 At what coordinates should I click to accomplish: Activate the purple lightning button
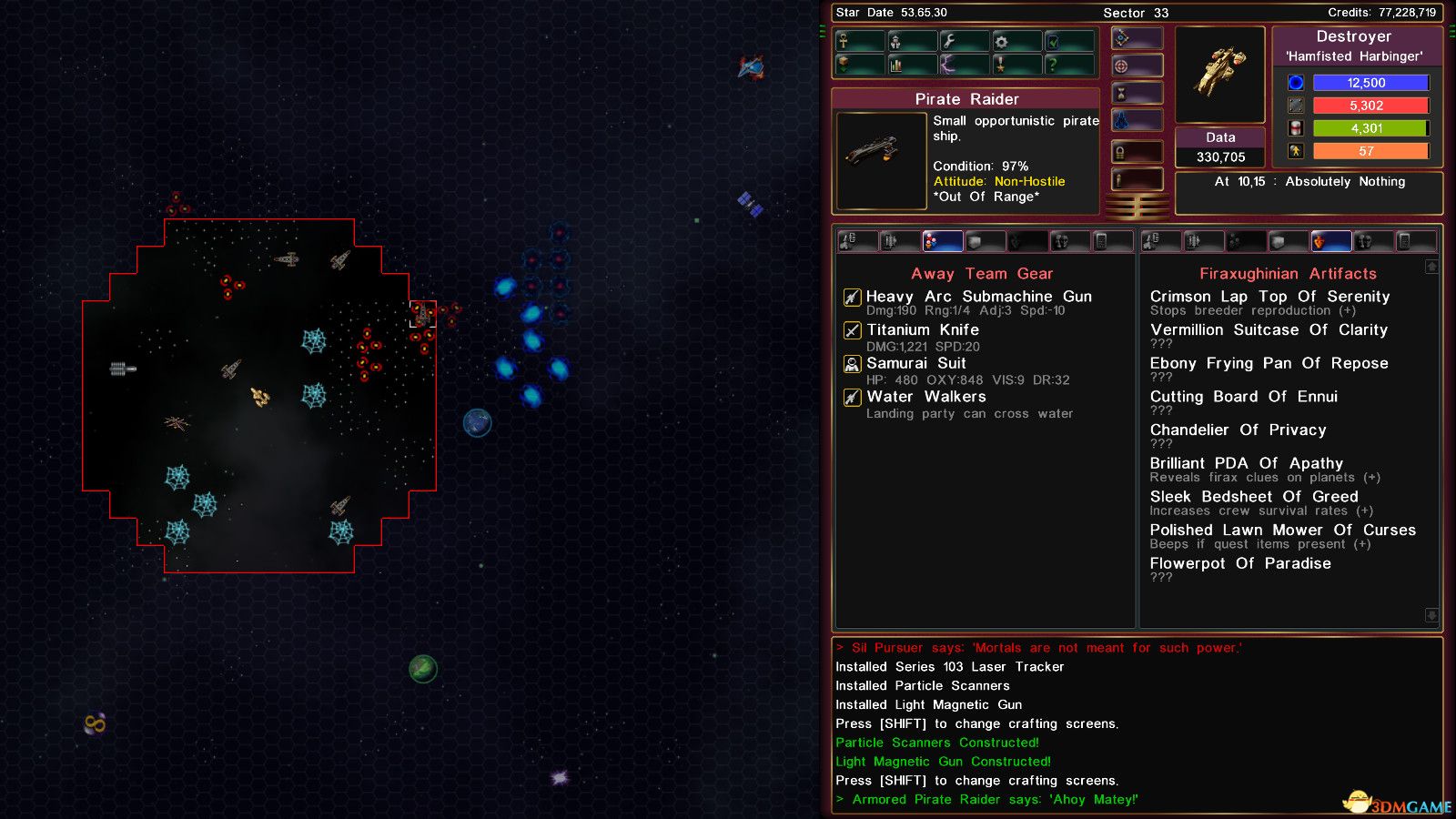pyautogui.click(x=965, y=65)
